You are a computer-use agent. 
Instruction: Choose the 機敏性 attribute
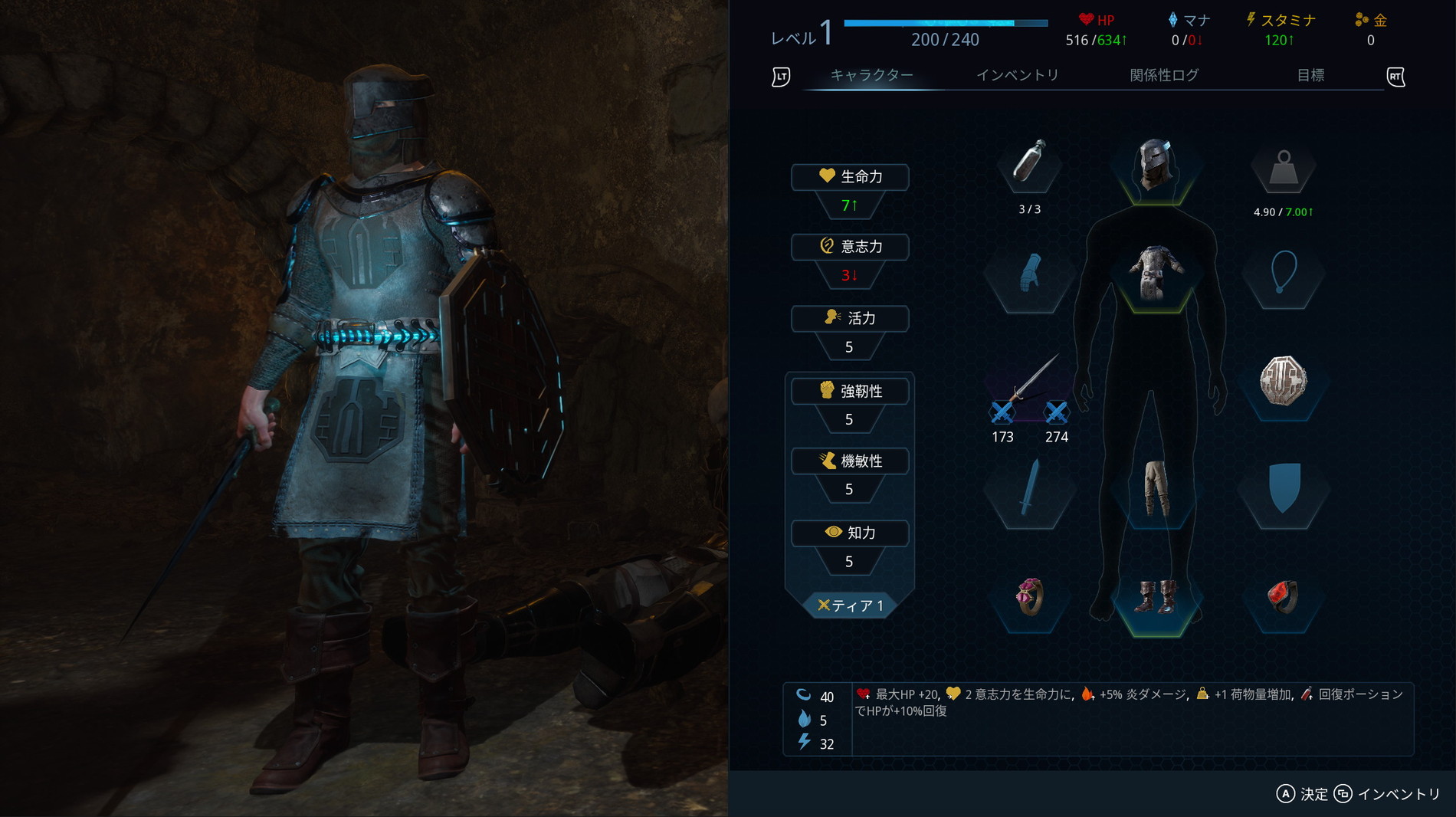[x=850, y=461]
